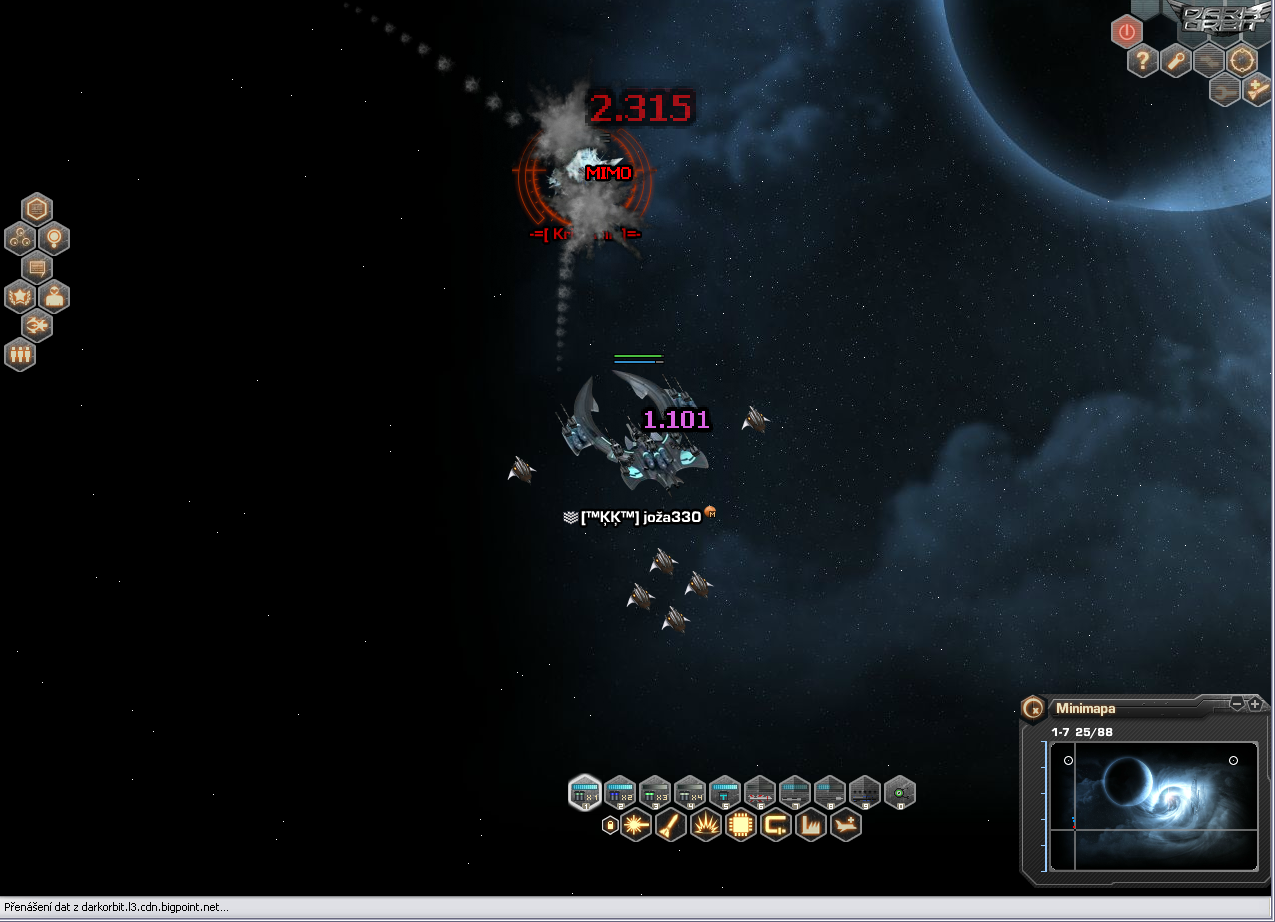Image resolution: width=1275 pixels, height=922 pixels.
Task: Open the question mark help window
Action: [1143, 62]
